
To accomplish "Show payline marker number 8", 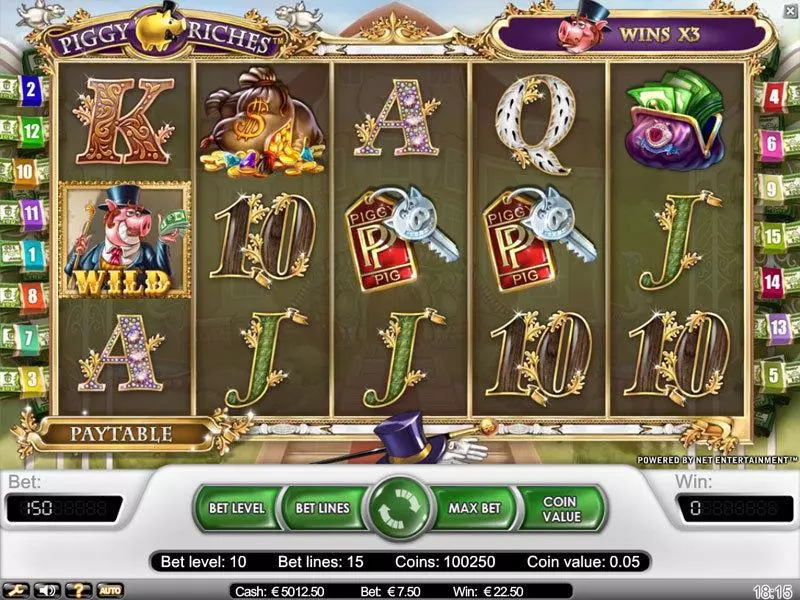I will [x=31, y=296].
